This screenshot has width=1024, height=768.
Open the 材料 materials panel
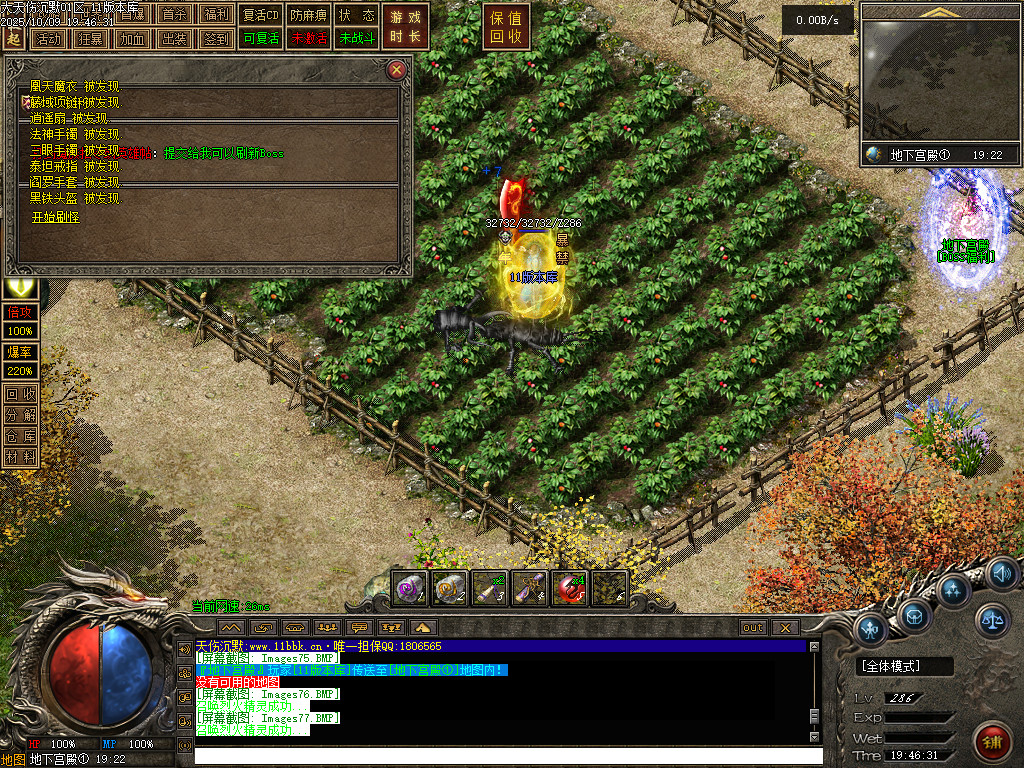coord(21,456)
